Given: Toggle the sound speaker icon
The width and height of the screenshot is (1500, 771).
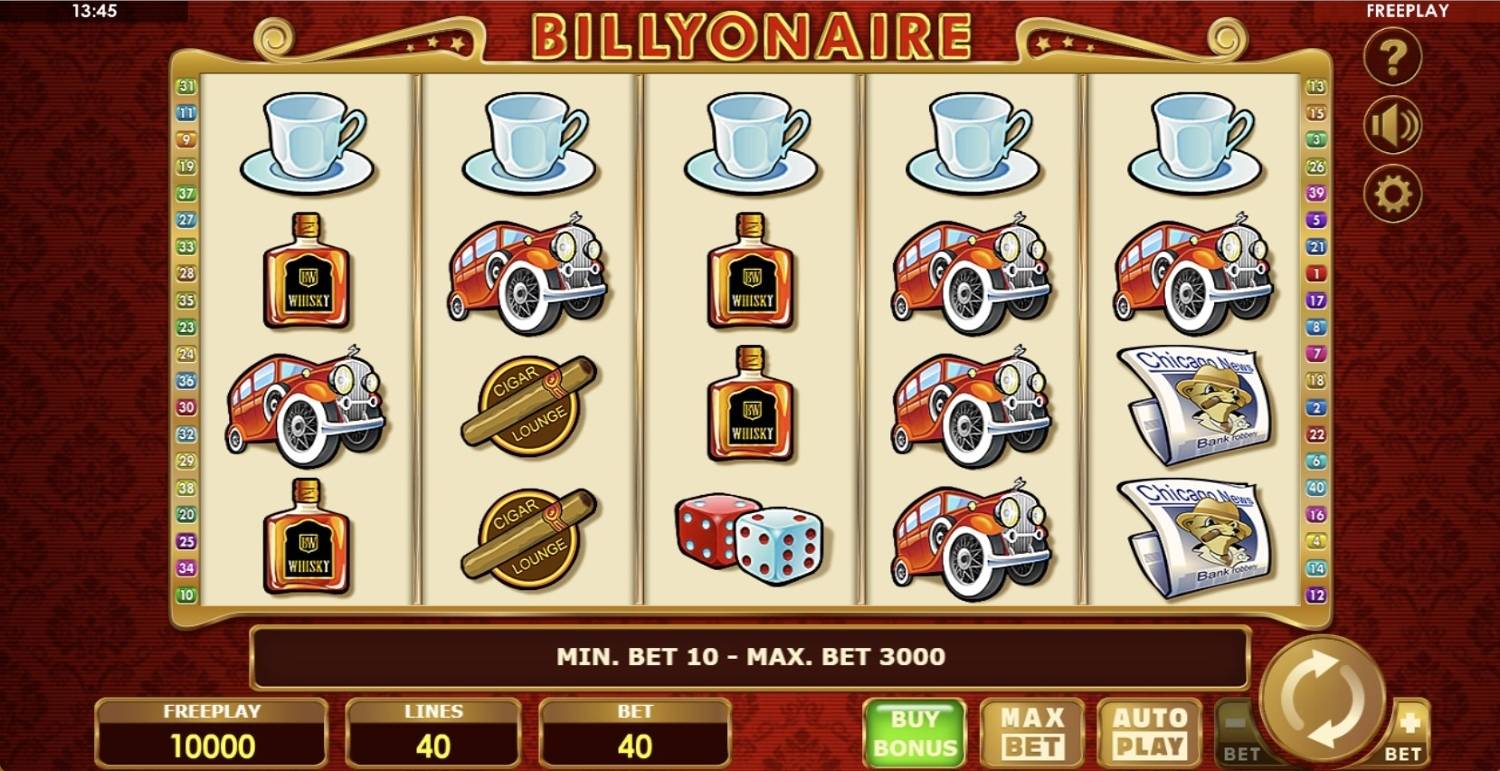Looking at the screenshot, I should 1392,126.
